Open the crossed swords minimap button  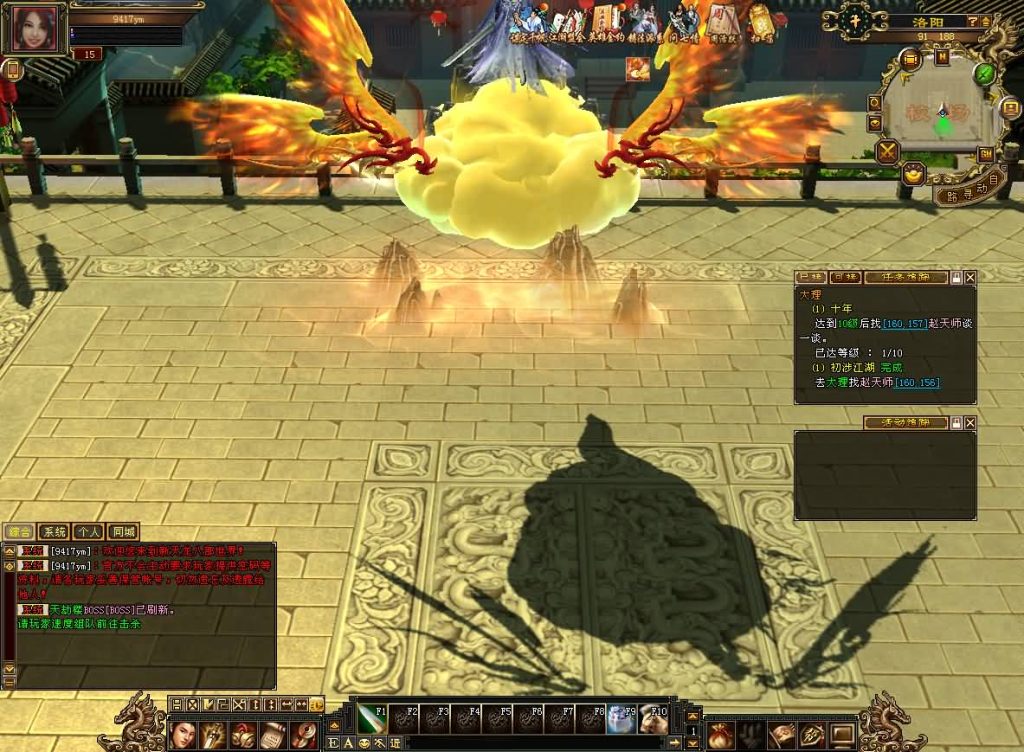(887, 152)
